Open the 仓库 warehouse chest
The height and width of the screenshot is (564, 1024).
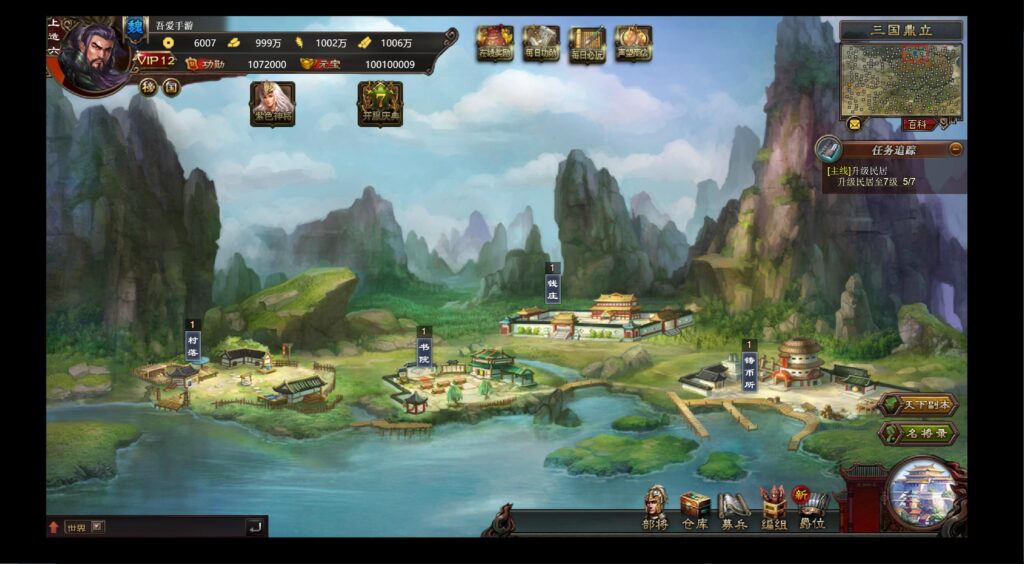(x=694, y=508)
